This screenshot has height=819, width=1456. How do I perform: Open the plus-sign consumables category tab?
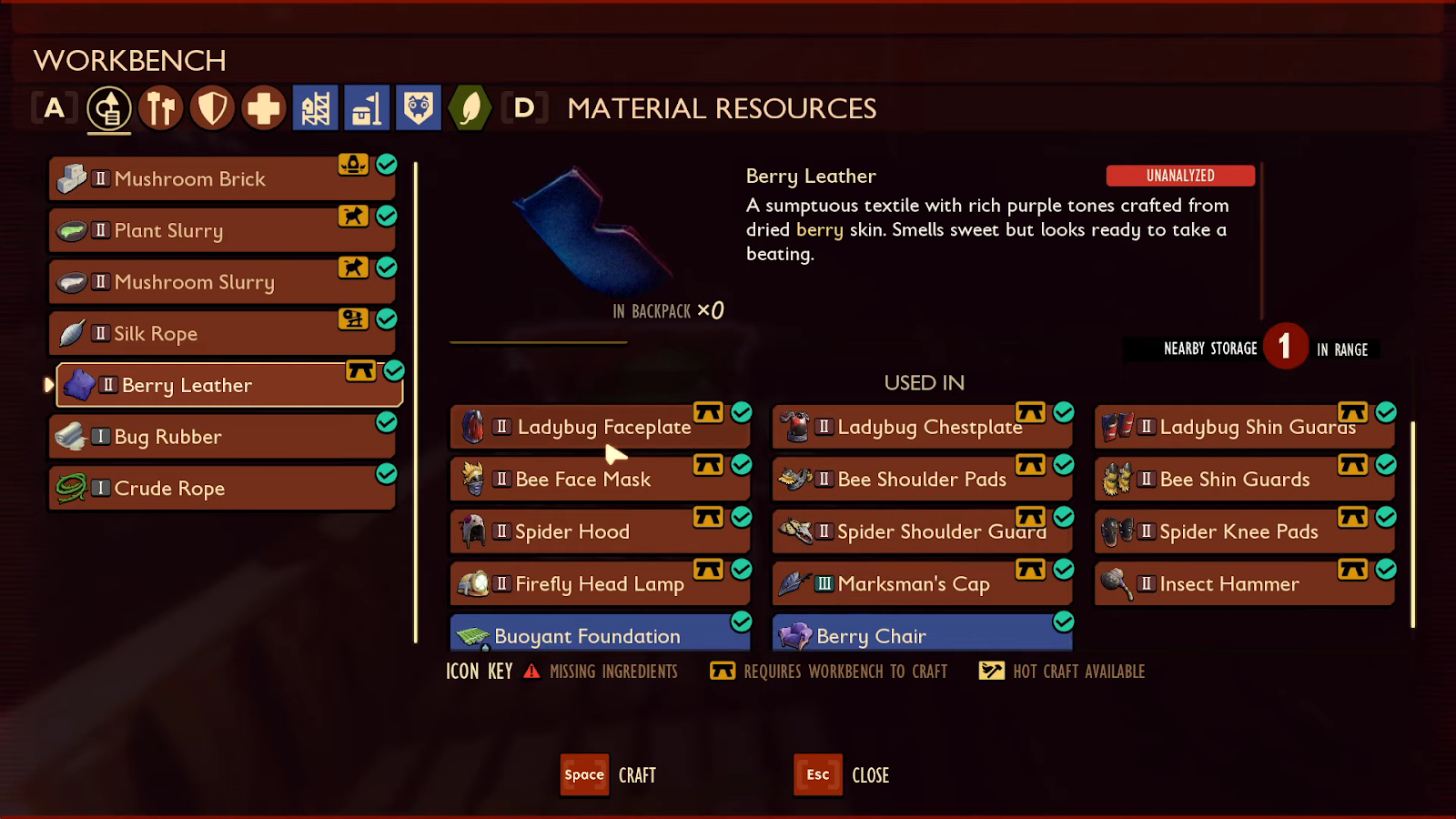pyautogui.click(x=264, y=109)
